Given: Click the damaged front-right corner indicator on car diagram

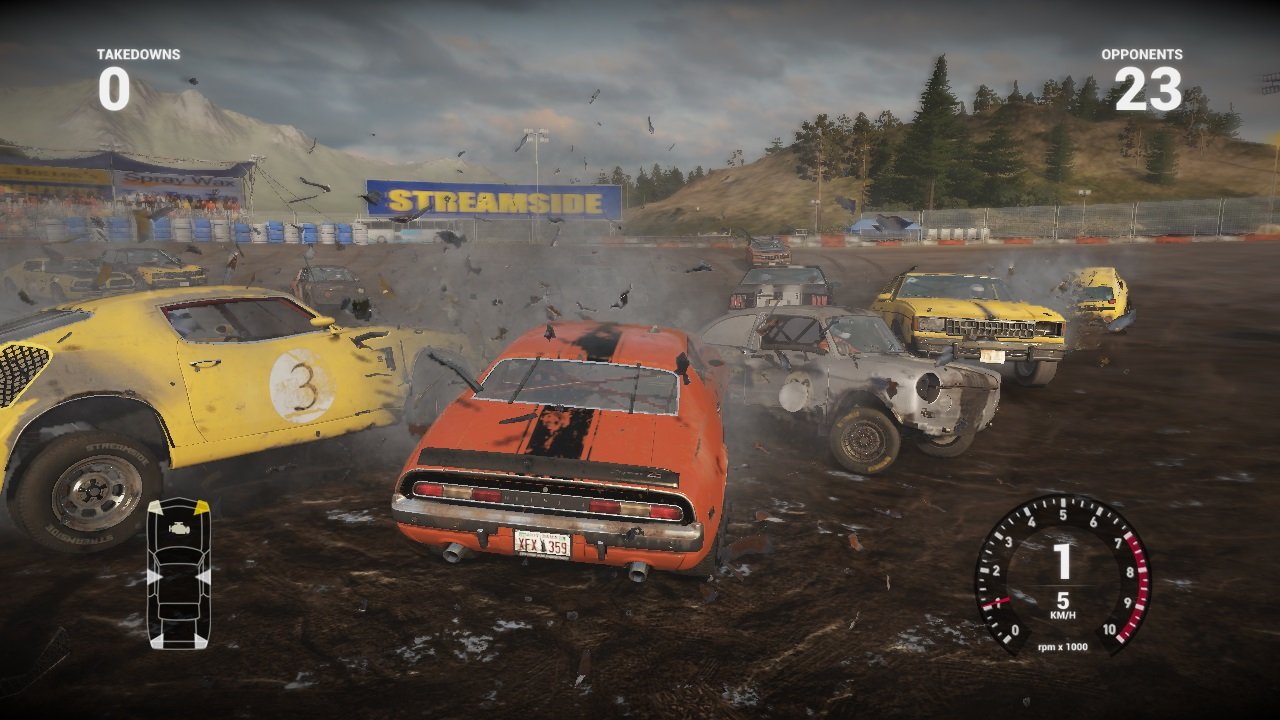Looking at the screenshot, I should [202, 506].
